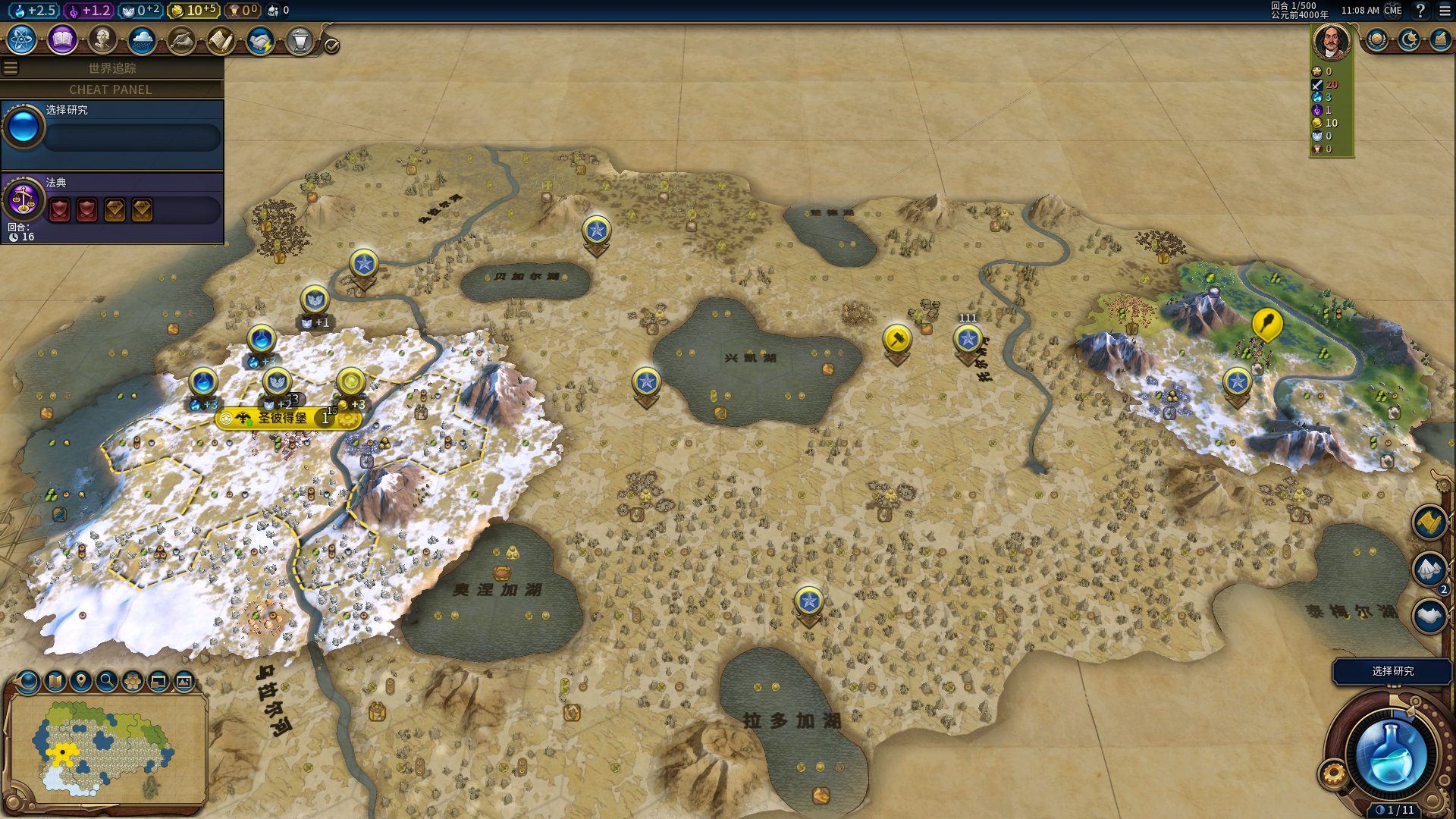The height and width of the screenshot is (819, 1456).
Task: Open the Civilopedia question mark
Action: (x=1420, y=11)
